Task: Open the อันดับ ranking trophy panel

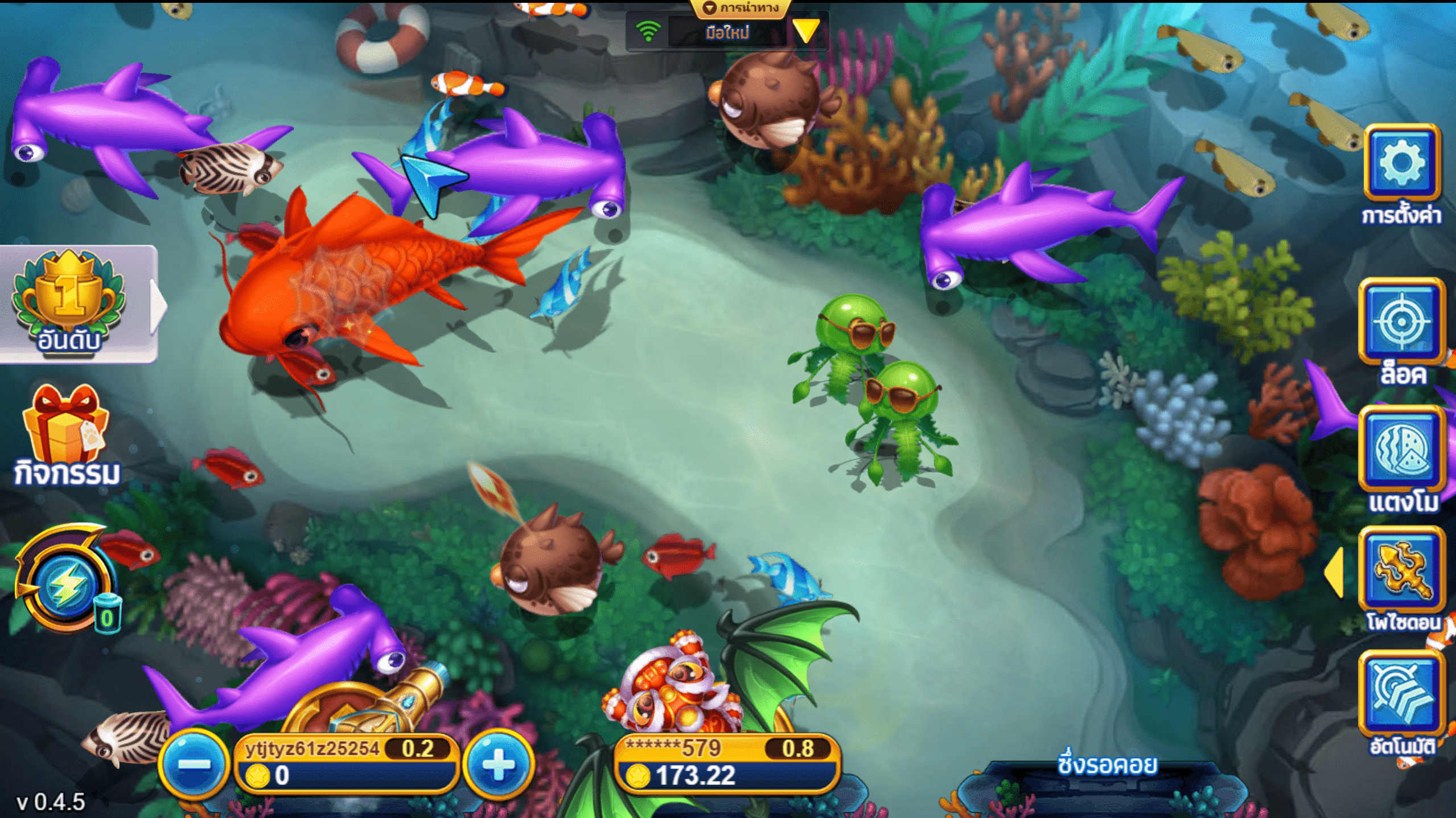Action: pos(69,302)
